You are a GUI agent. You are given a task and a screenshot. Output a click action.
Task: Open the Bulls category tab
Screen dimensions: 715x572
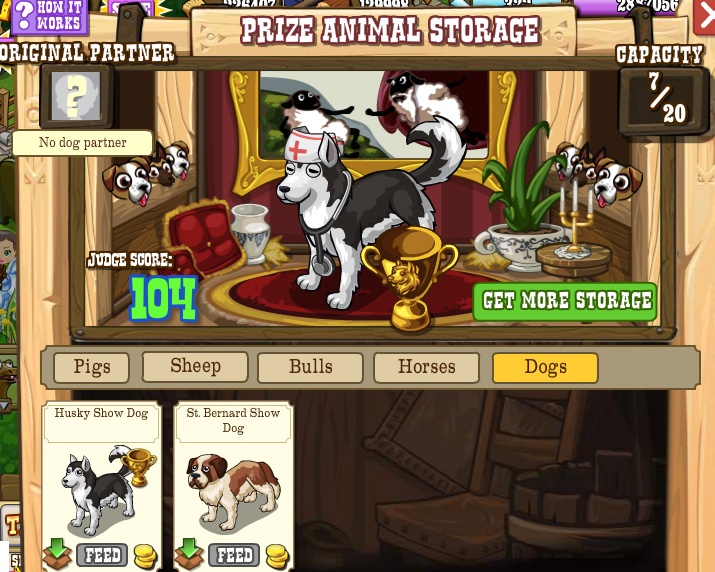311,367
